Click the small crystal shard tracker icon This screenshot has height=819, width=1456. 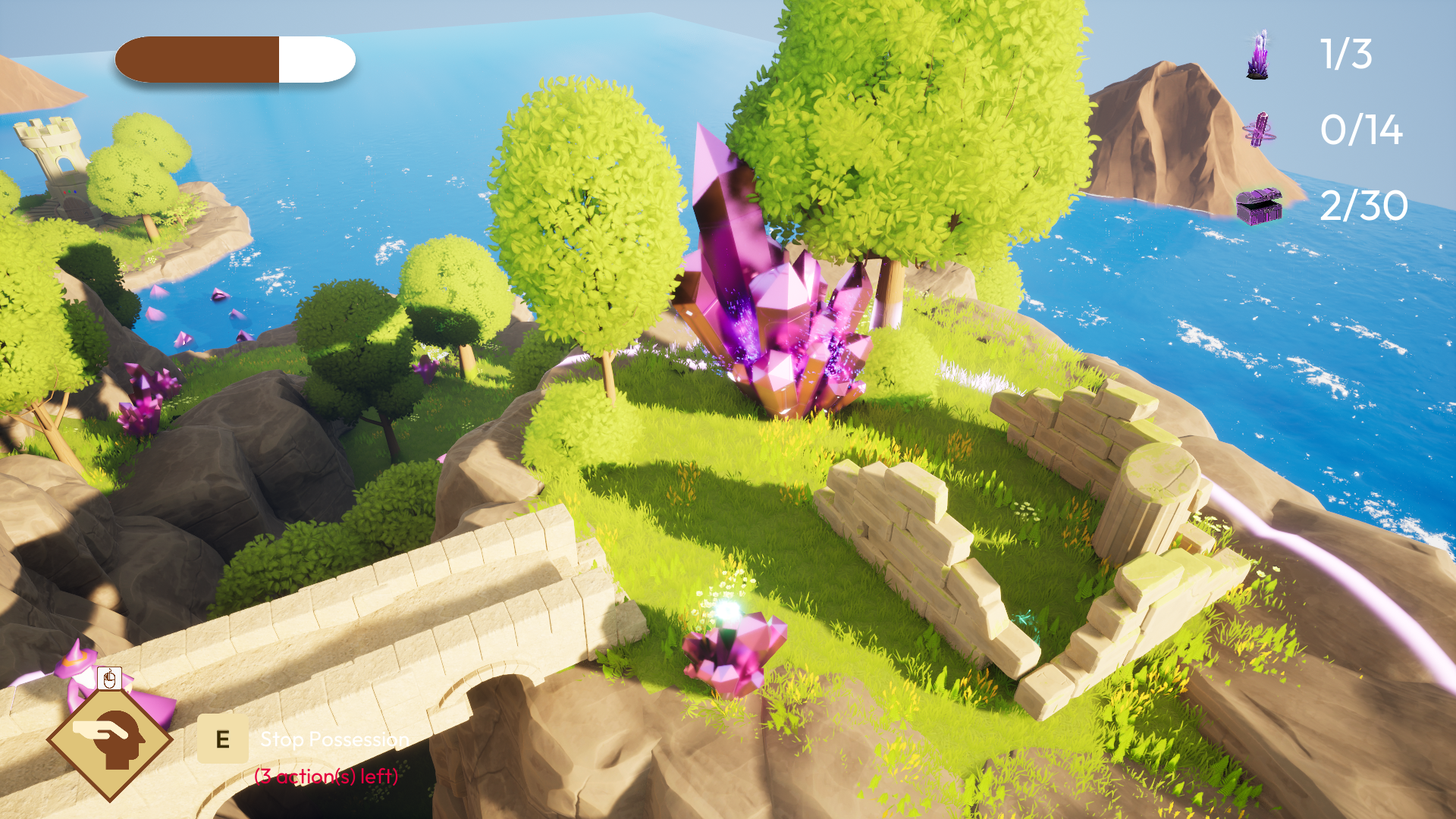1260,130
